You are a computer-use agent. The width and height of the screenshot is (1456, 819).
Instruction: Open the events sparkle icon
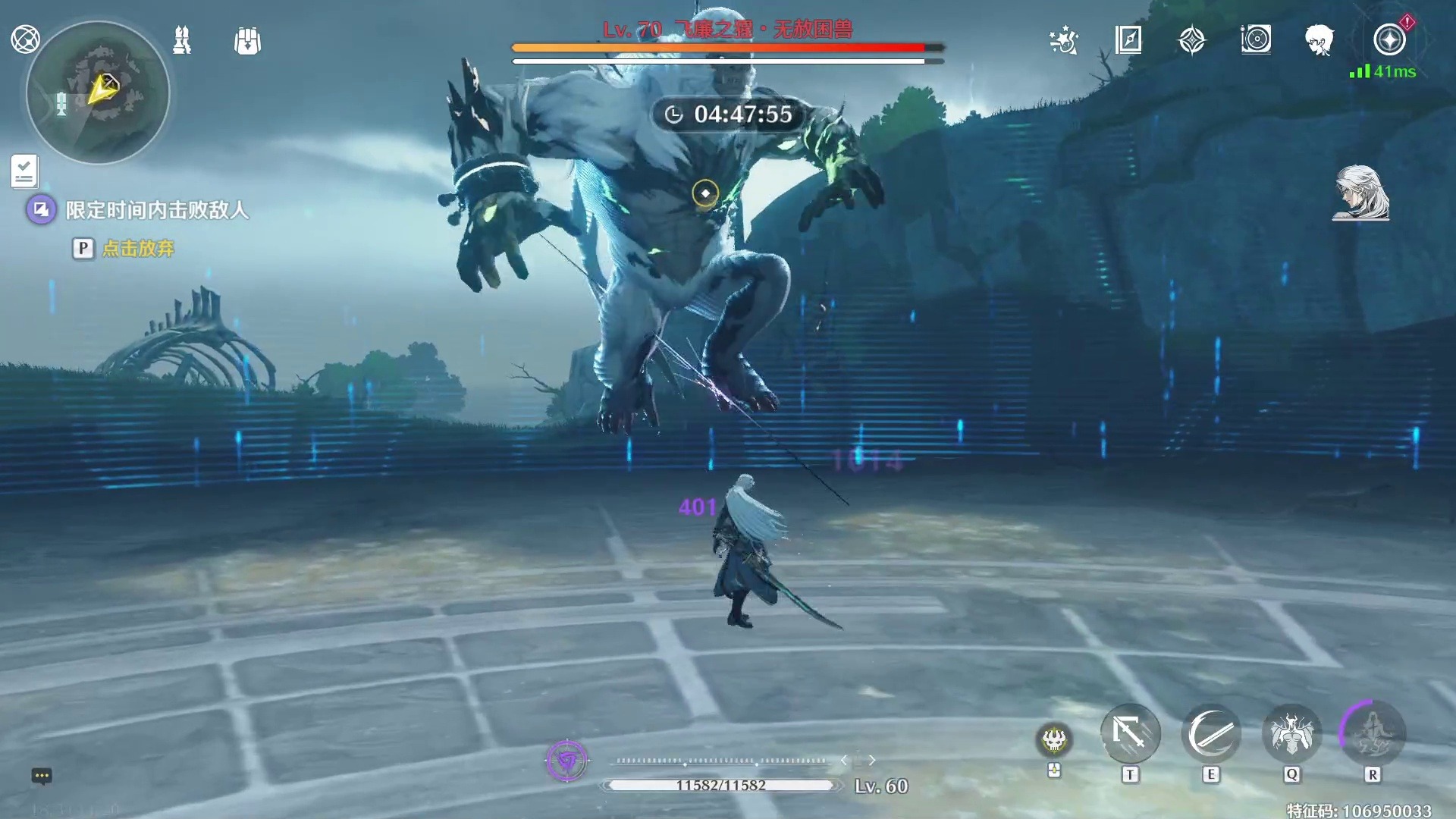pos(1063,40)
